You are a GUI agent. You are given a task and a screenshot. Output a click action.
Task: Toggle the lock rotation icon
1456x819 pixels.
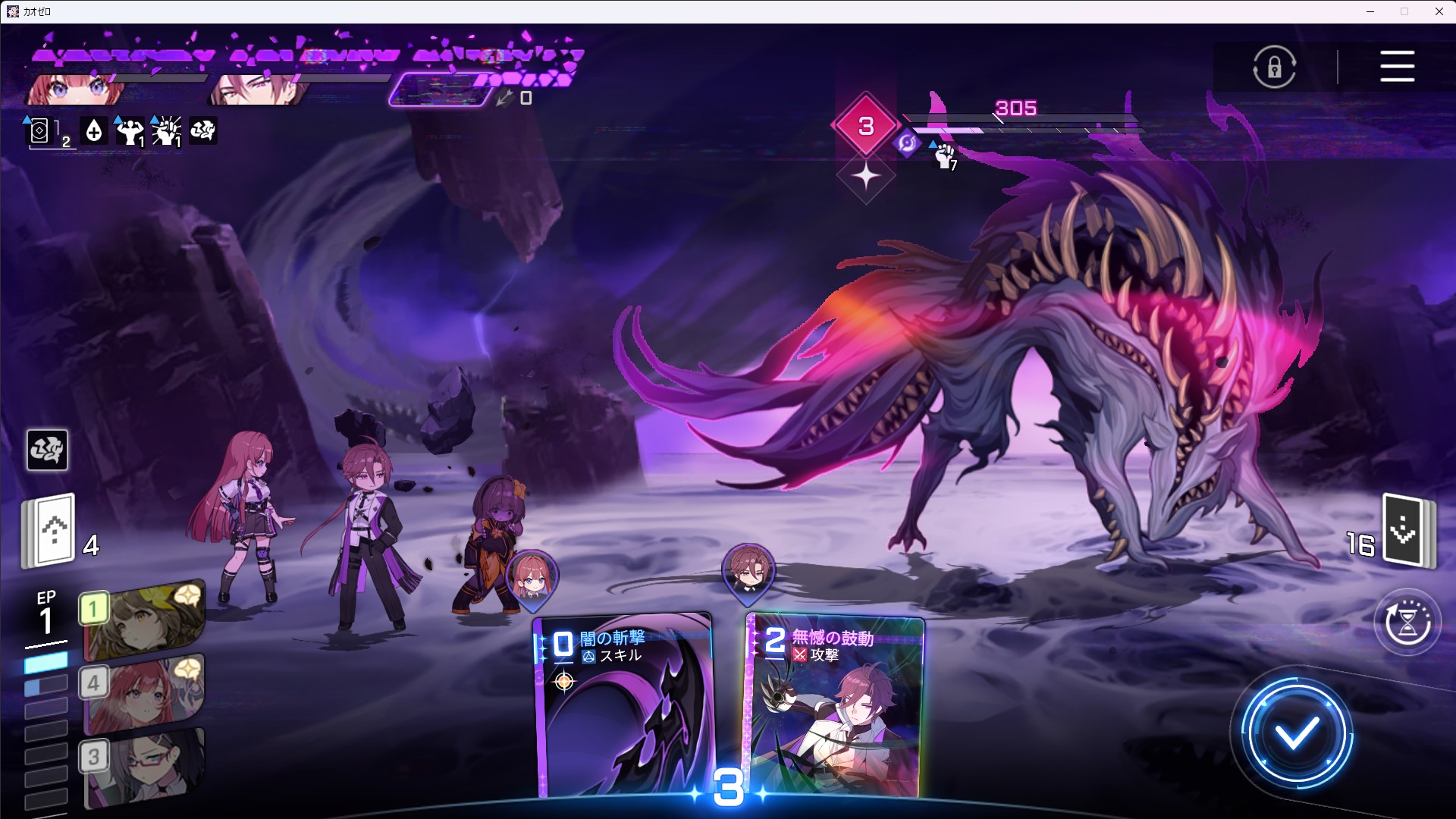1274,67
